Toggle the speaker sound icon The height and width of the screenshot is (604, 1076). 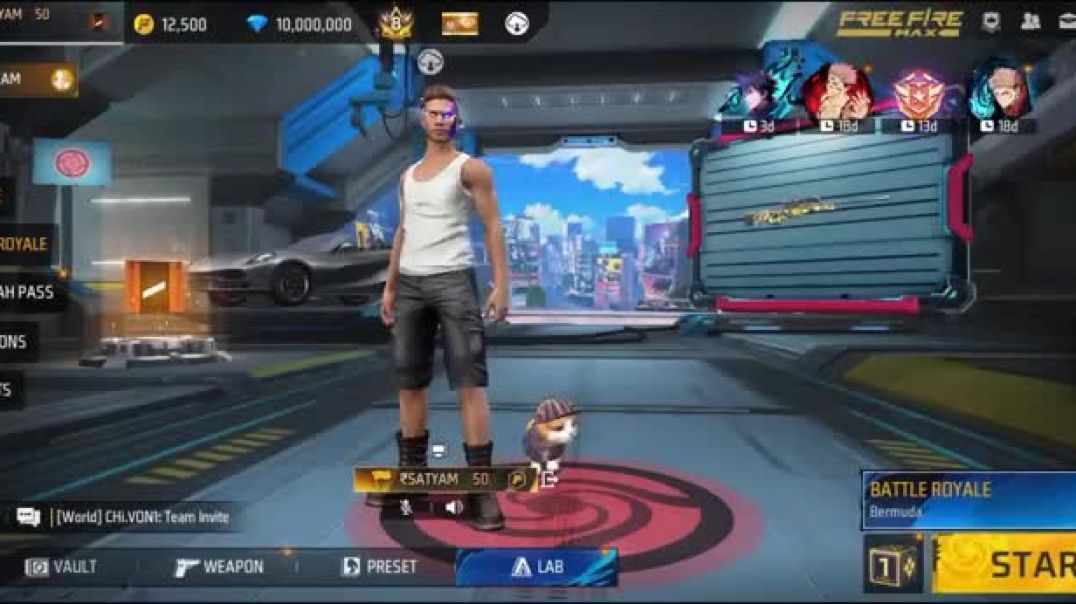[453, 507]
